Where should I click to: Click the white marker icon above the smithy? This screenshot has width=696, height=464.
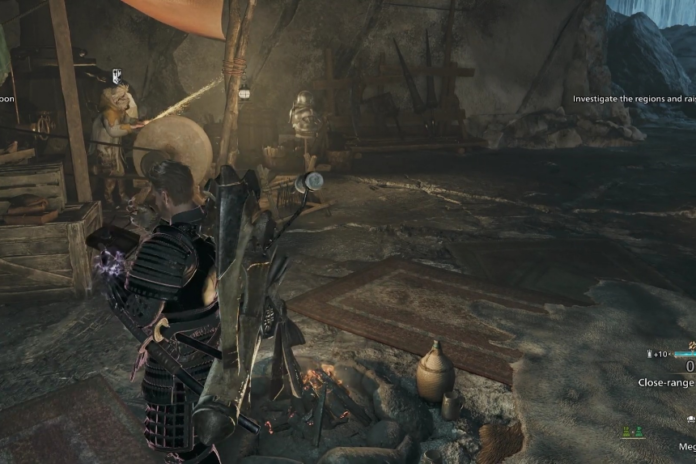pyautogui.click(x=117, y=76)
